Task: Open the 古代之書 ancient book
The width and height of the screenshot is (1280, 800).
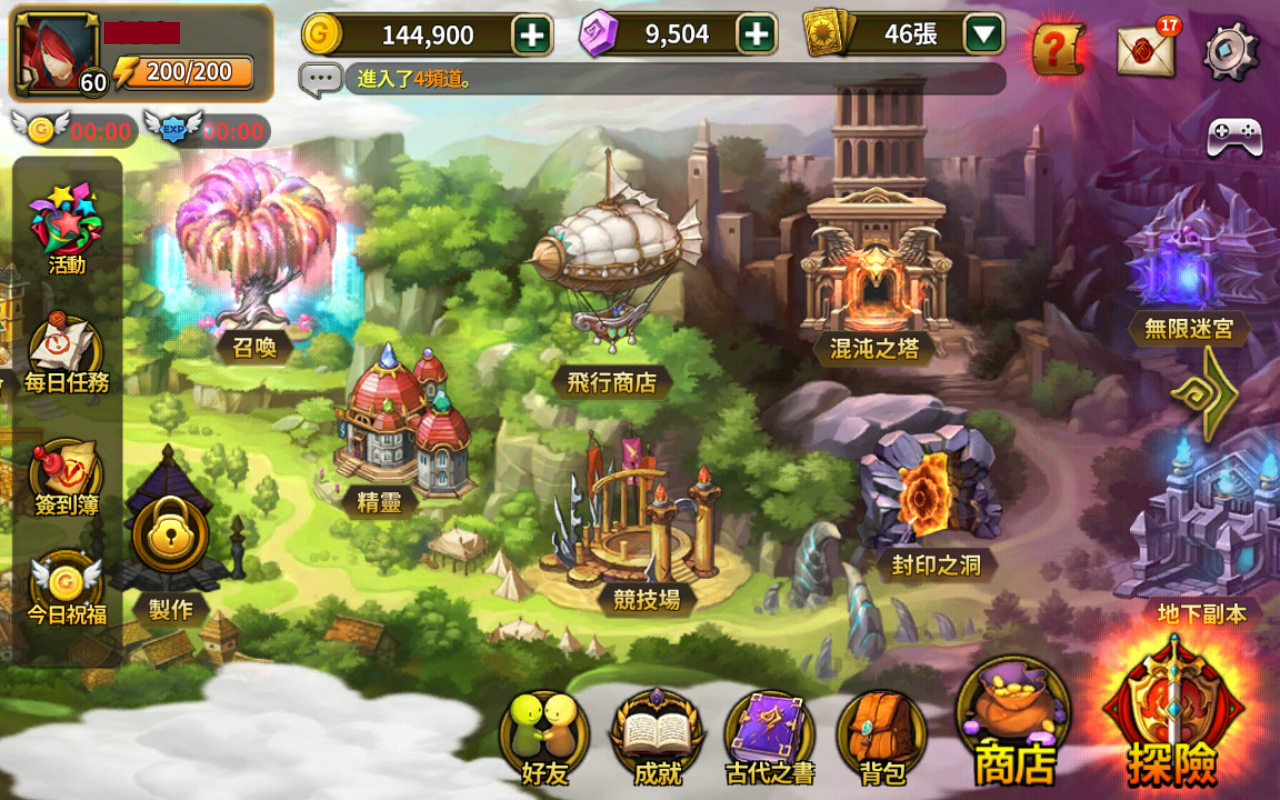Action: tap(770, 735)
